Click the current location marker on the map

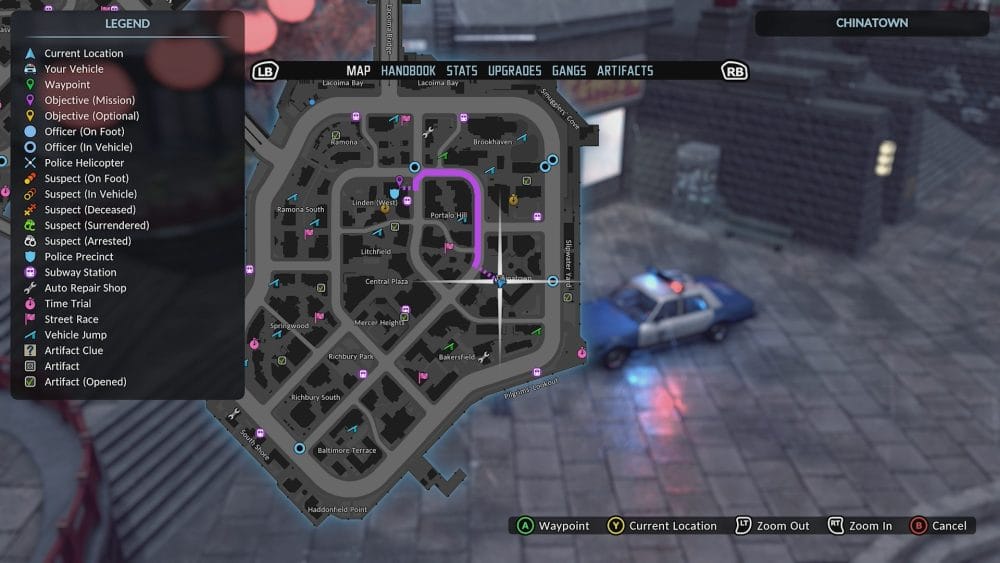point(500,283)
